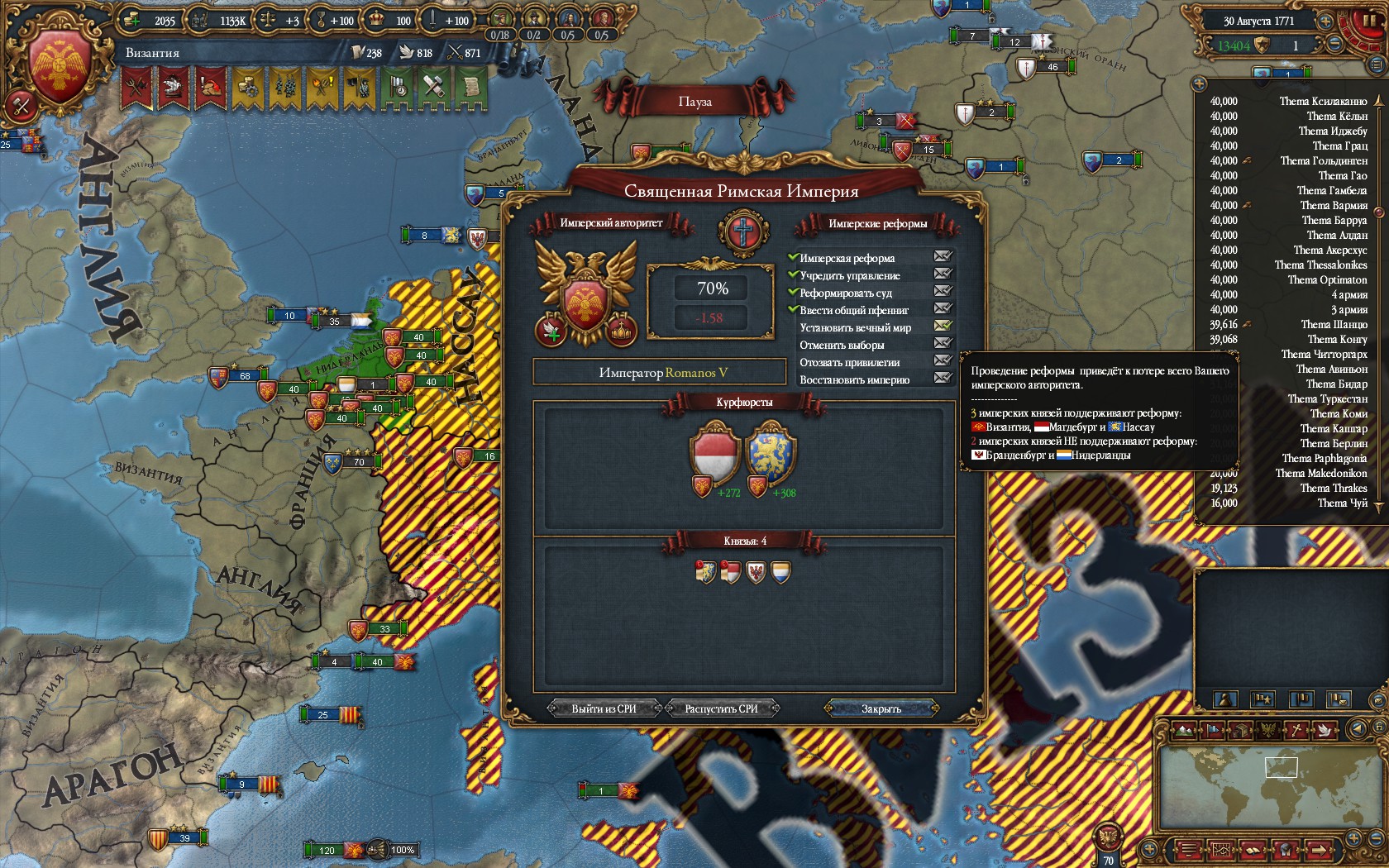
Task: Click the cross emblem above the HRE panel
Action: [x=742, y=230]
